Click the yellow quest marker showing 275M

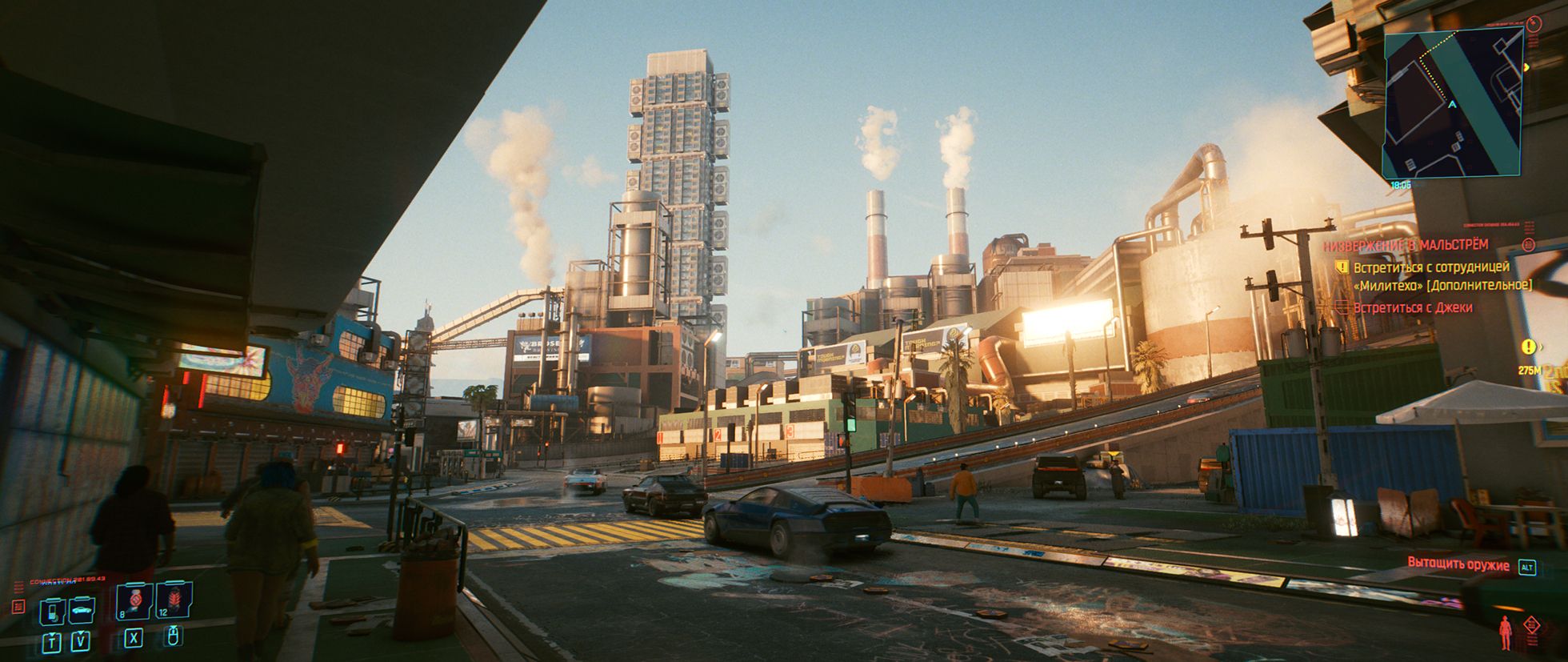[1529, 347]
